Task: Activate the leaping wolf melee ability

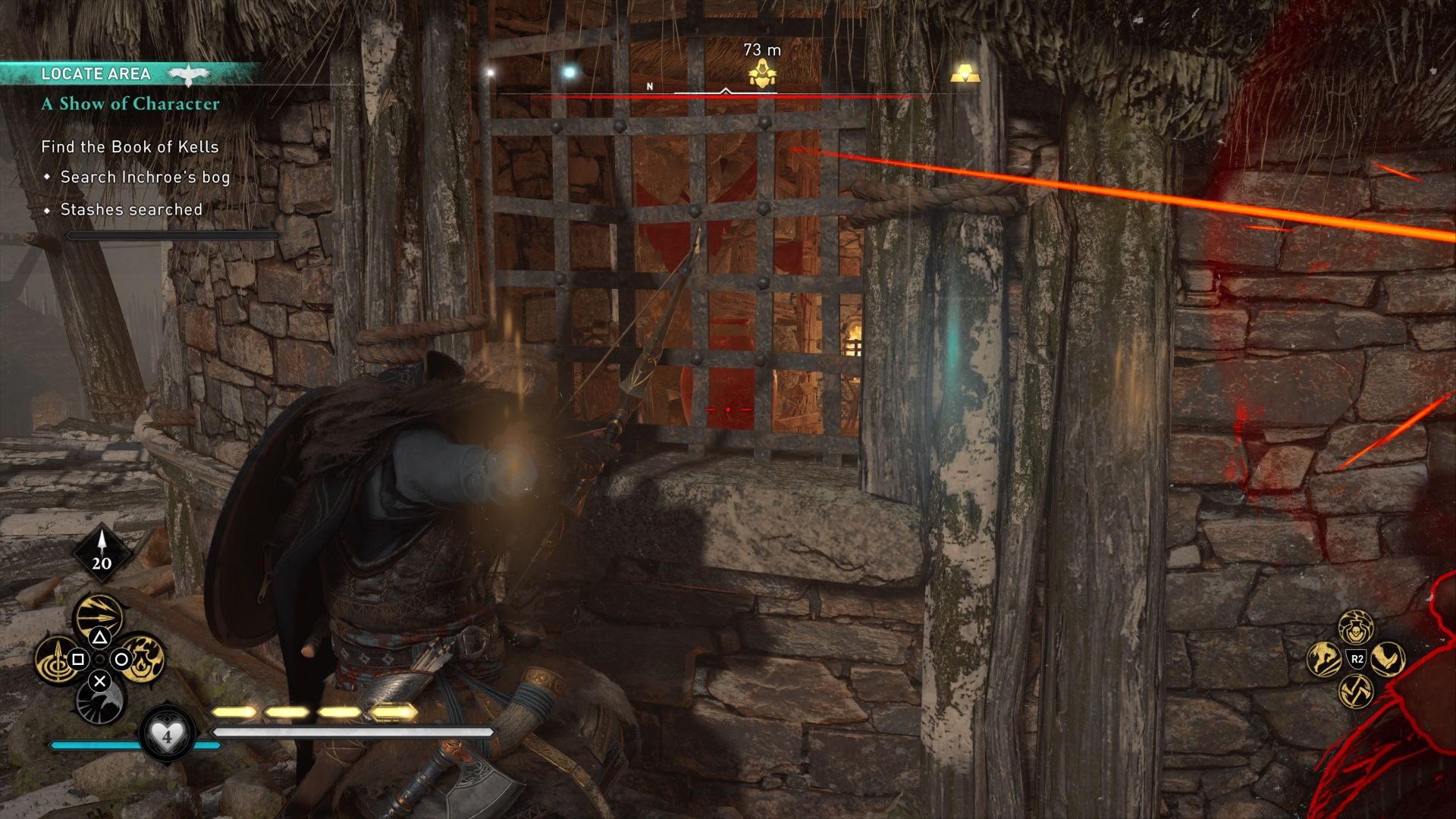Action: pyautogui.click(x=1323, y=659)
